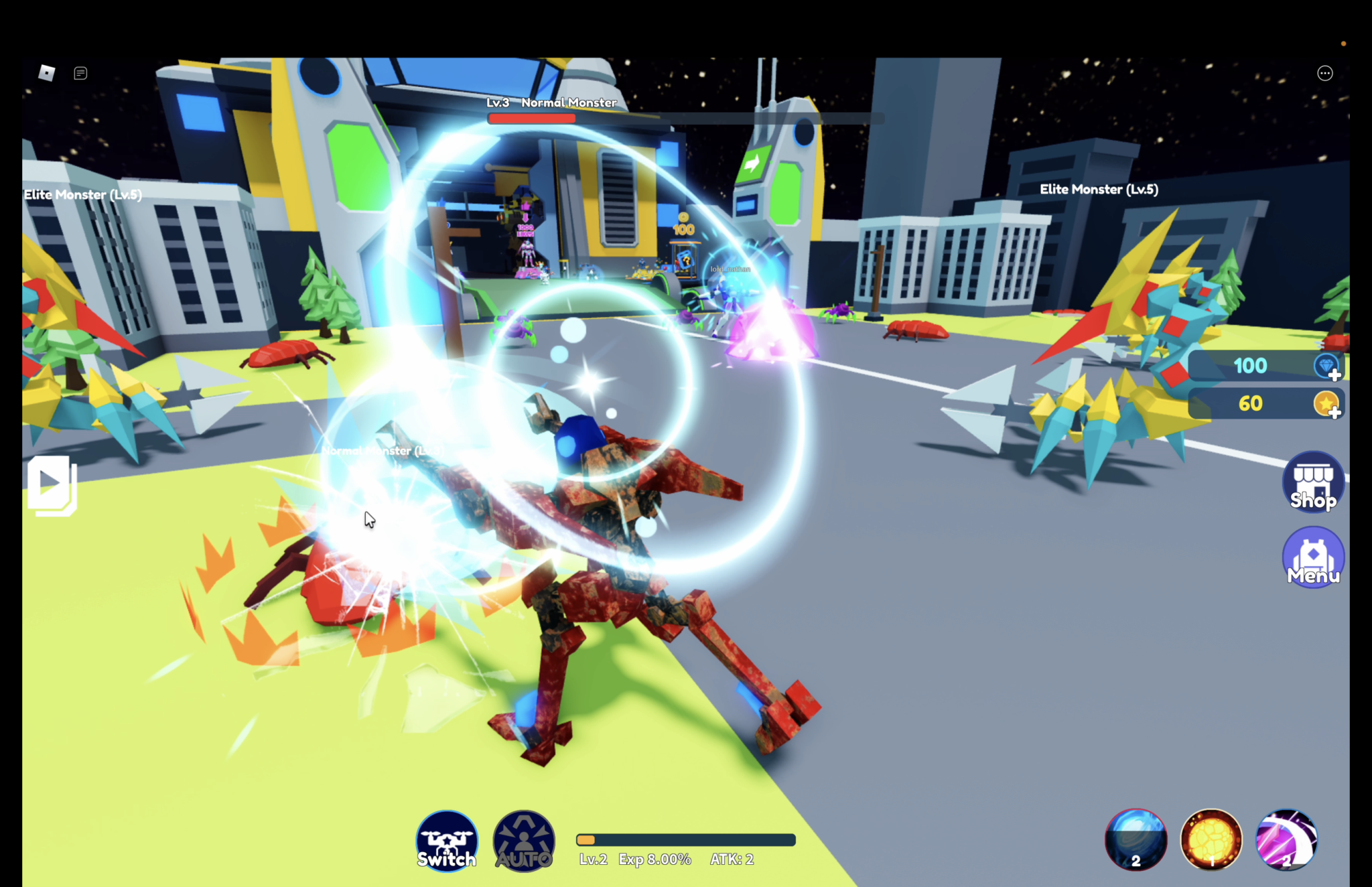The width and height of the screenshot is (1372, 887).
Task: Activate the purple slash skill
Action: tap(1287, 839)
